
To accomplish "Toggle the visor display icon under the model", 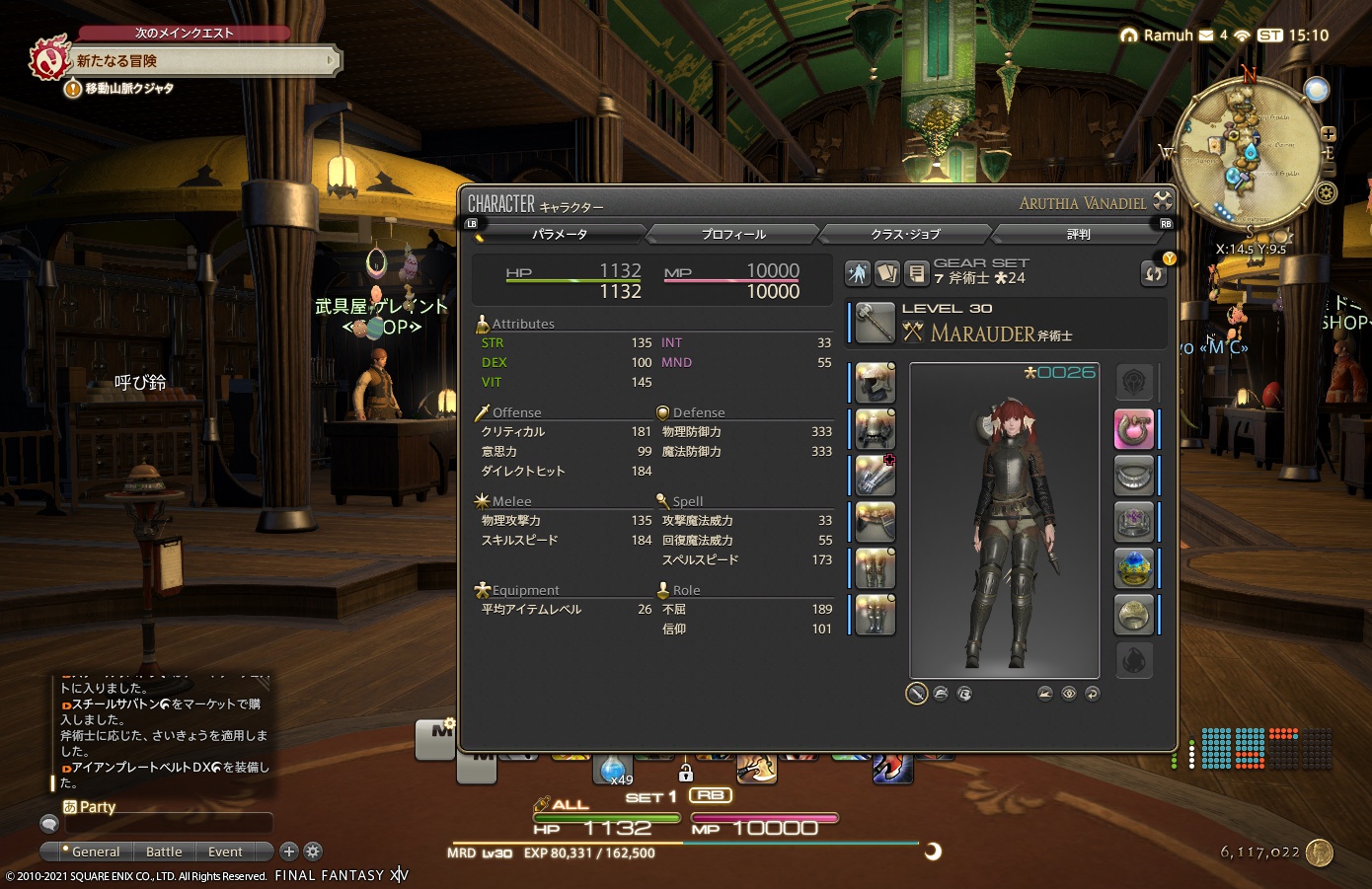I will coord(964,694).
